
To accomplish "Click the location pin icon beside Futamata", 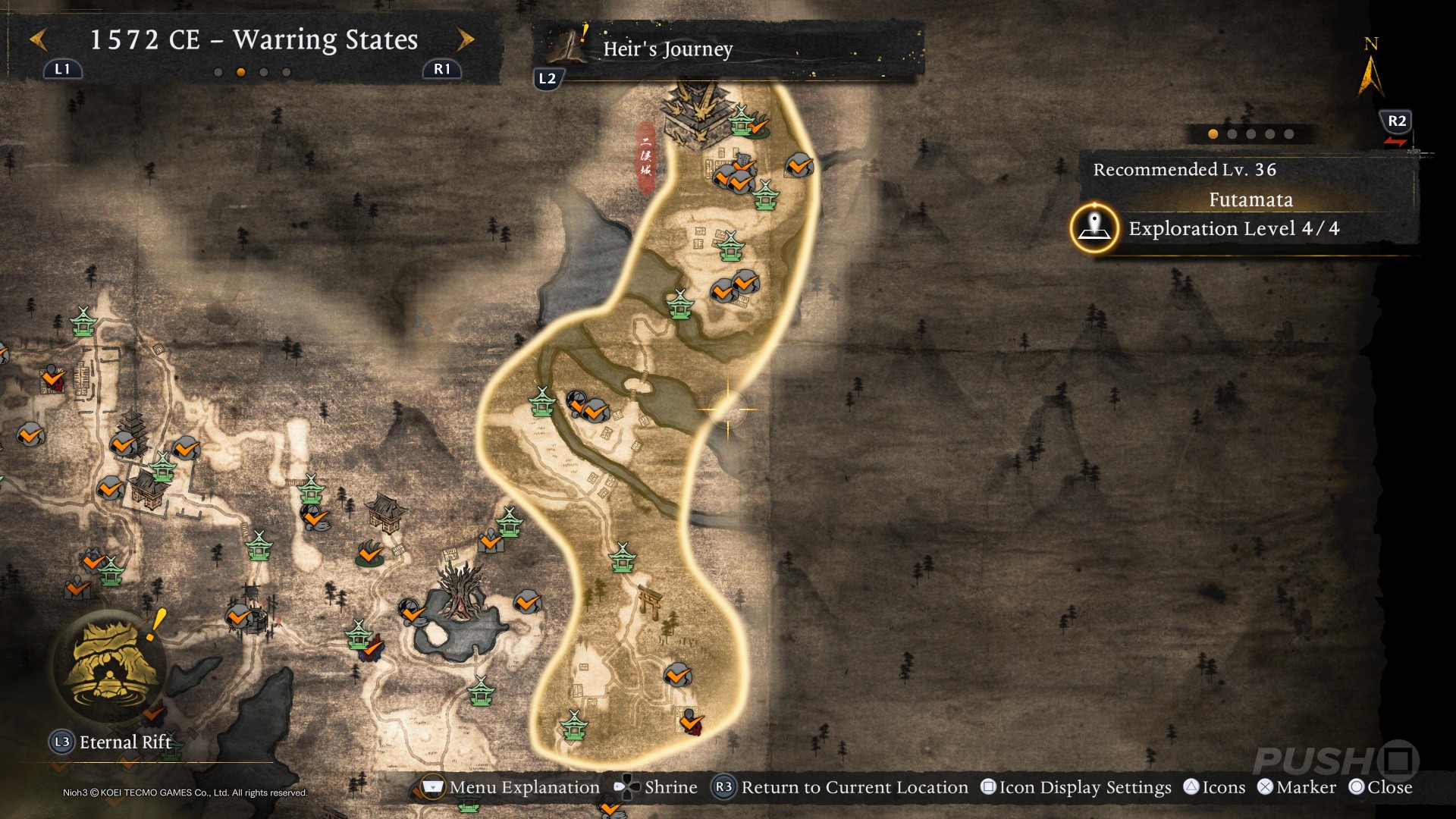I will [1094, 227].
